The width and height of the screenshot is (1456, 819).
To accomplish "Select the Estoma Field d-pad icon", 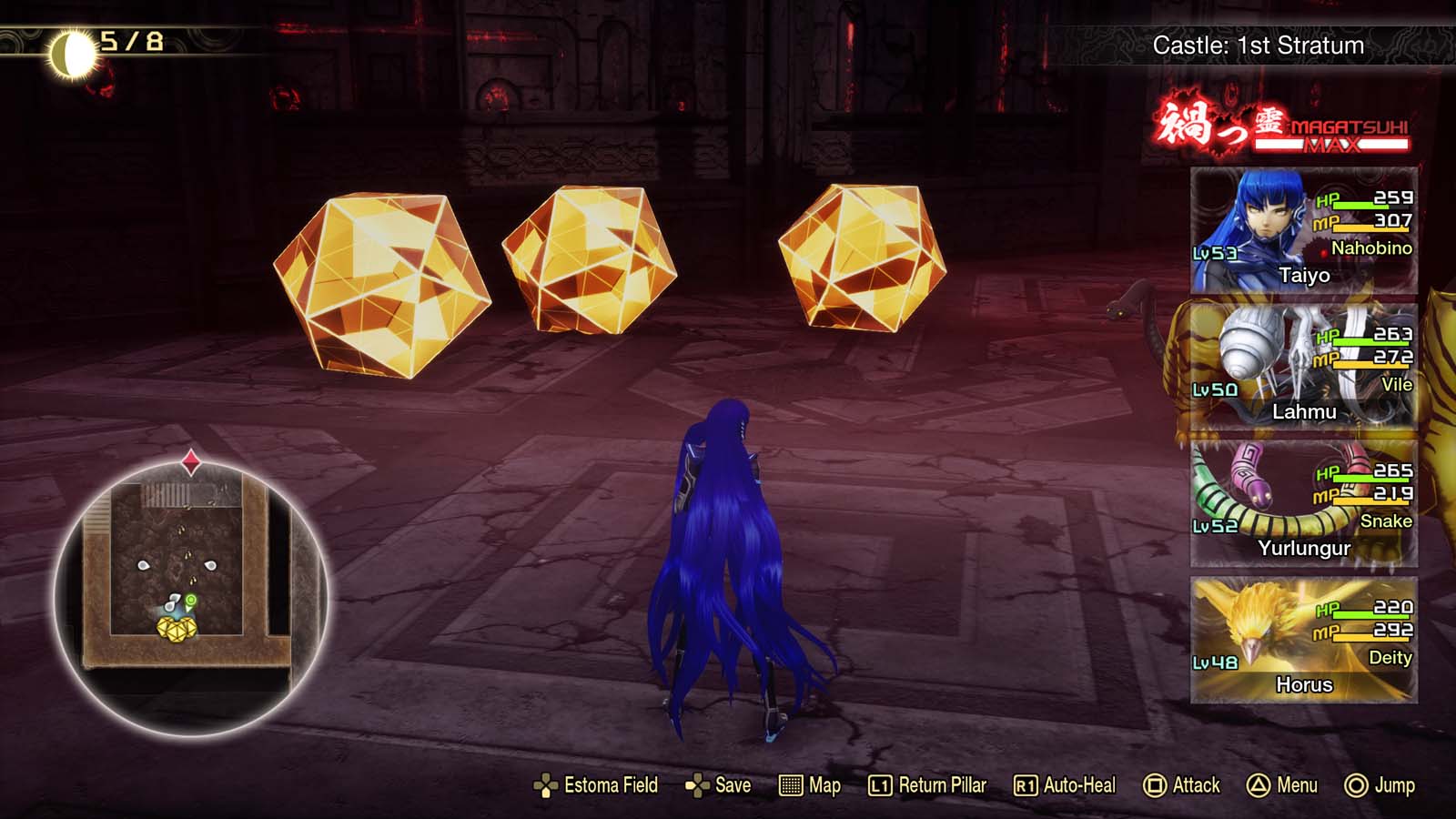I will 546,784.
